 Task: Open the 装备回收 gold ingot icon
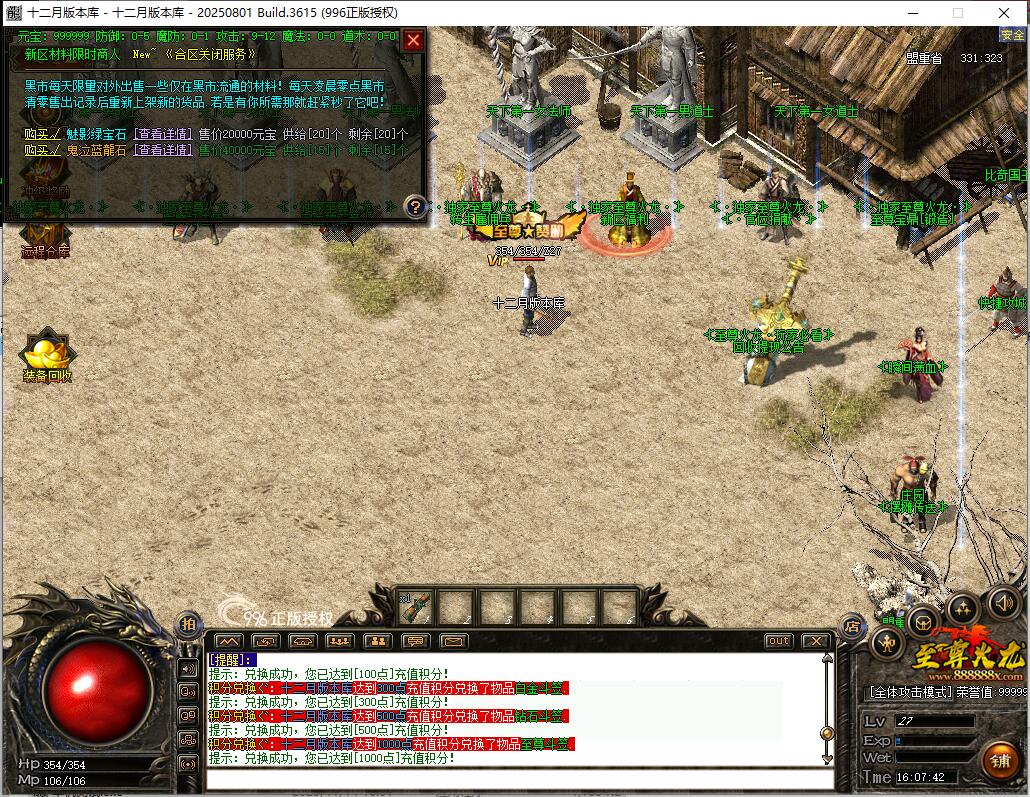coord(46,360)
